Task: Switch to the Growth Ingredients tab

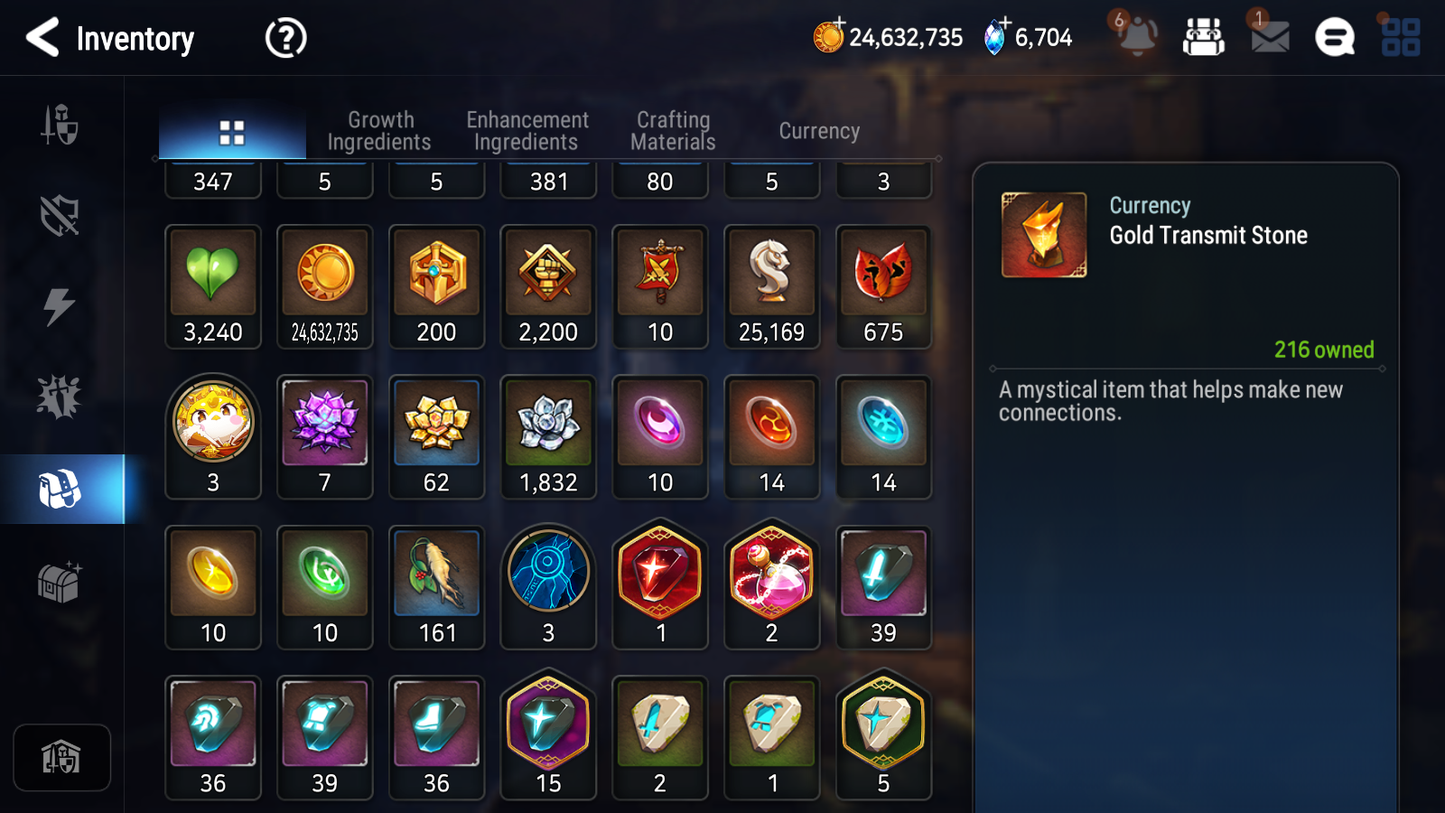Action: coord(379,131)
